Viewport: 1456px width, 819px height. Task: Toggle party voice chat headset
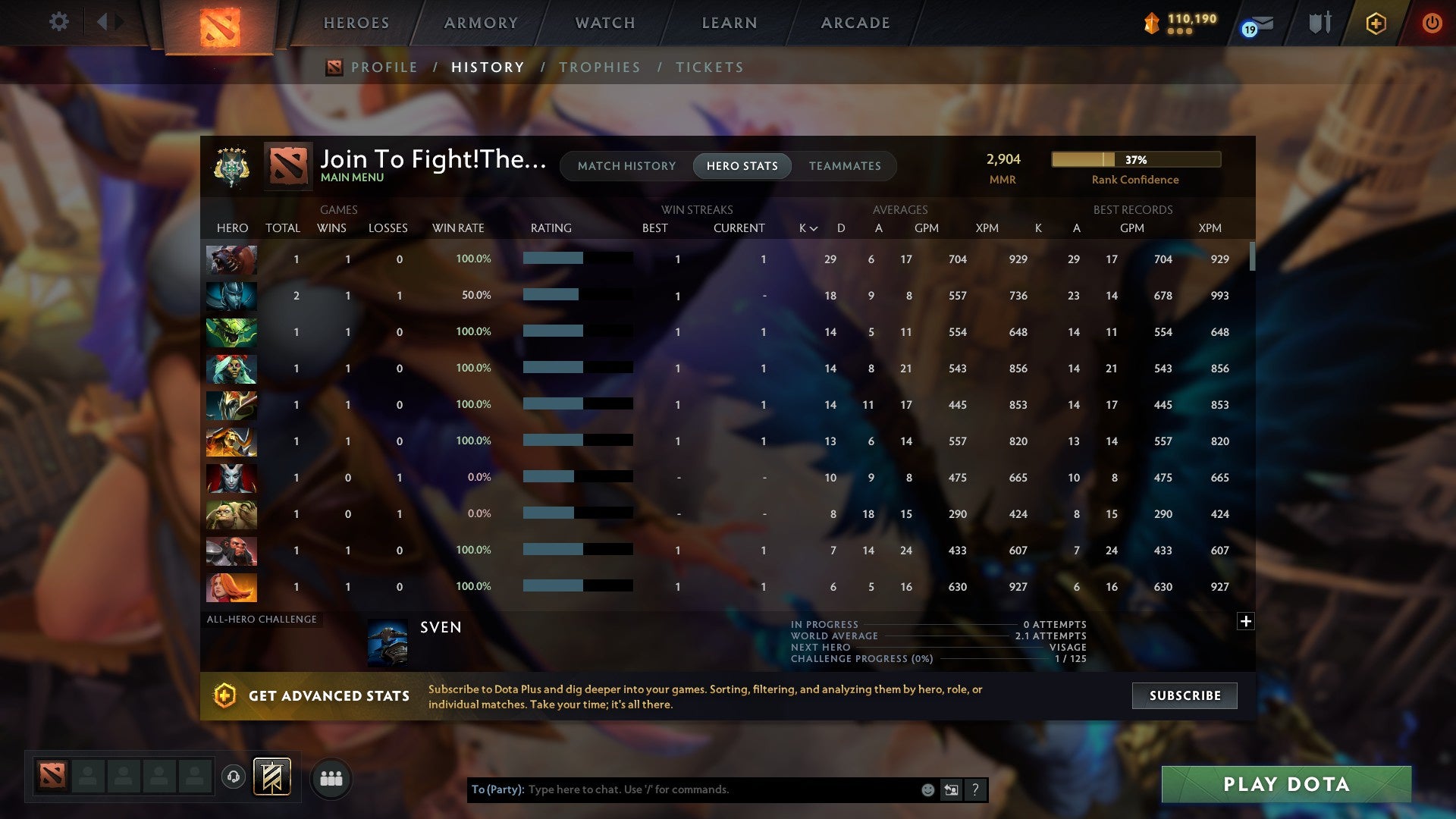pos(234,777)
